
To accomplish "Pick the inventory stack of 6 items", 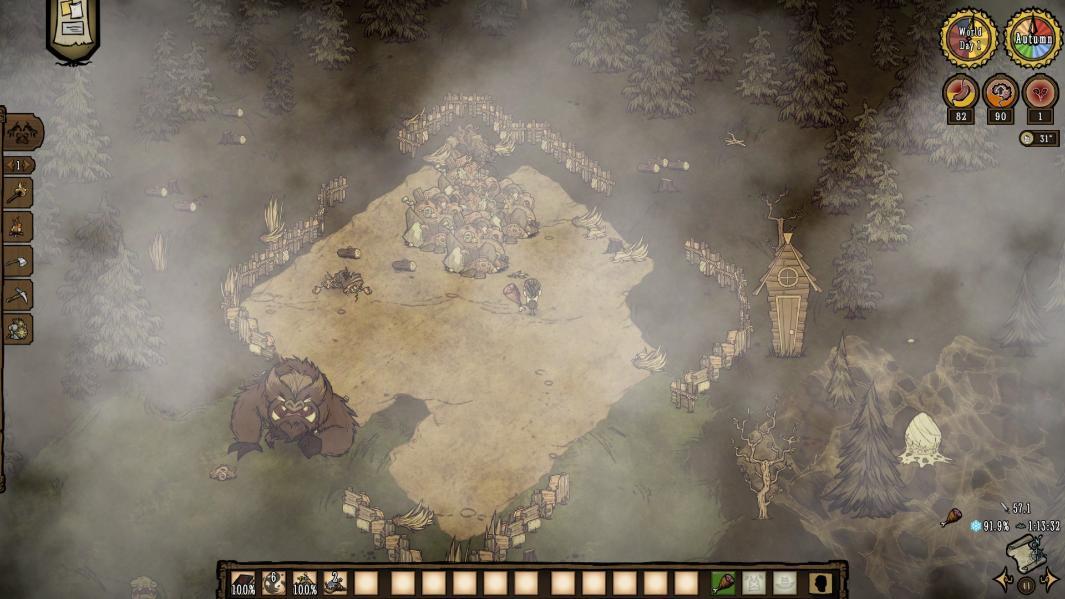I will click(x=273, y=582).
